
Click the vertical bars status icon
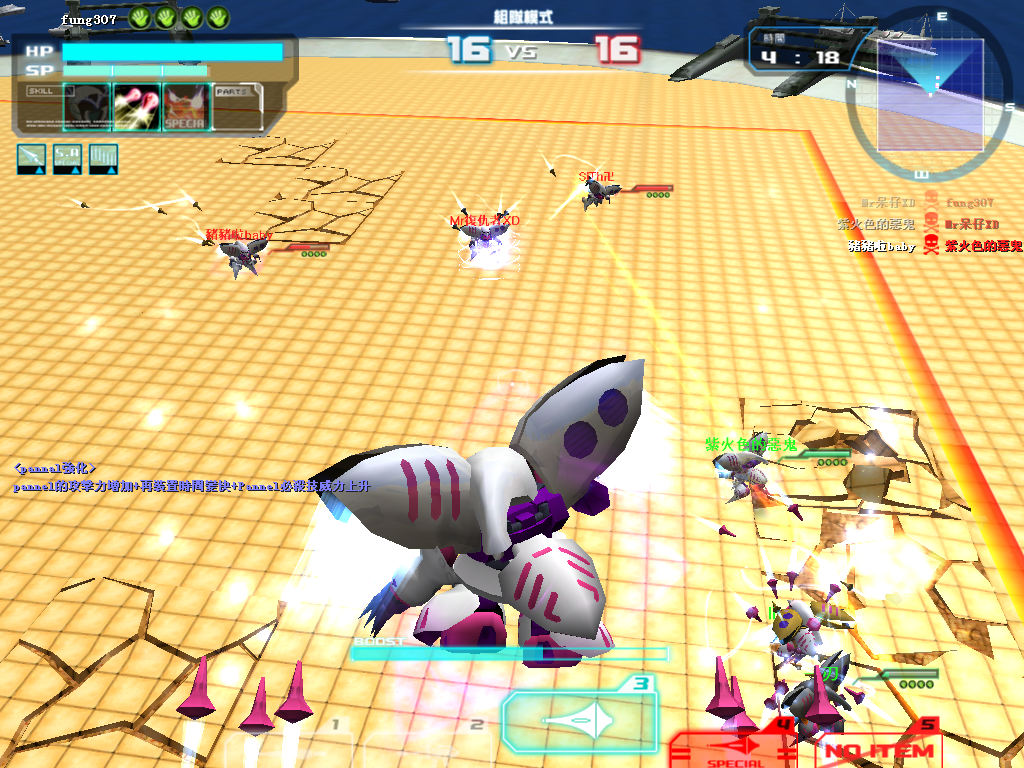[x=103, y=159]
